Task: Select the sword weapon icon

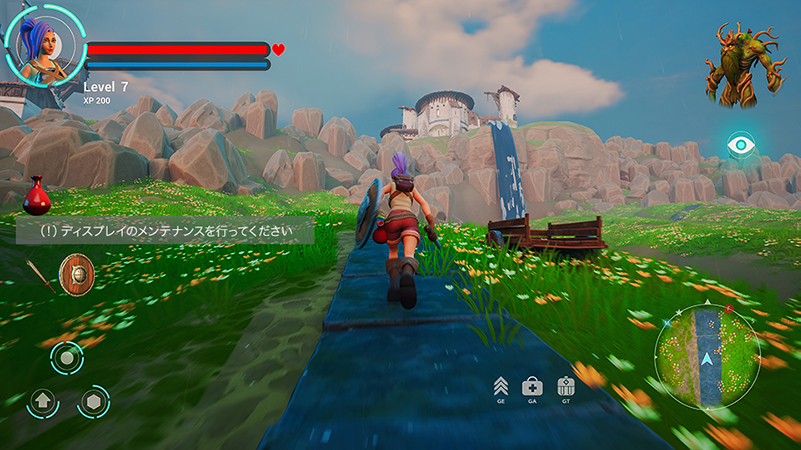Action: pos(42,276)
